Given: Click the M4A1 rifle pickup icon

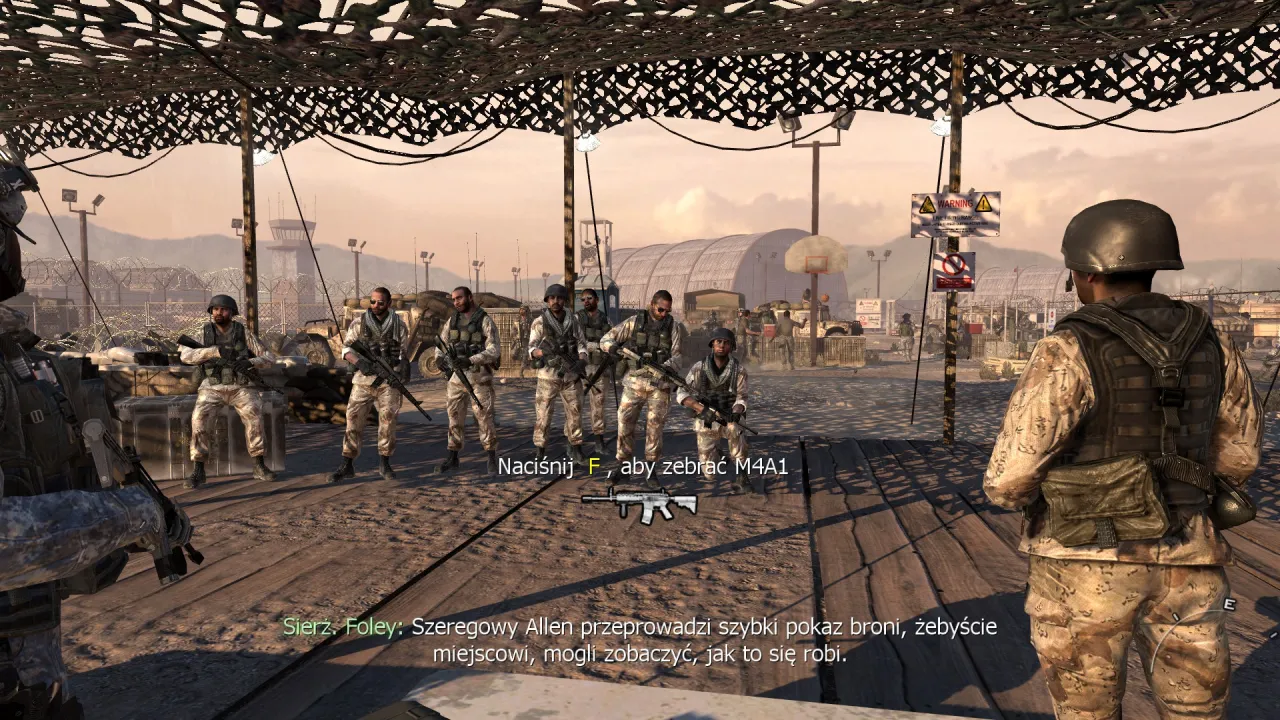Looking at the screenshot, I should pyautogui.click(x=639, y=503).
